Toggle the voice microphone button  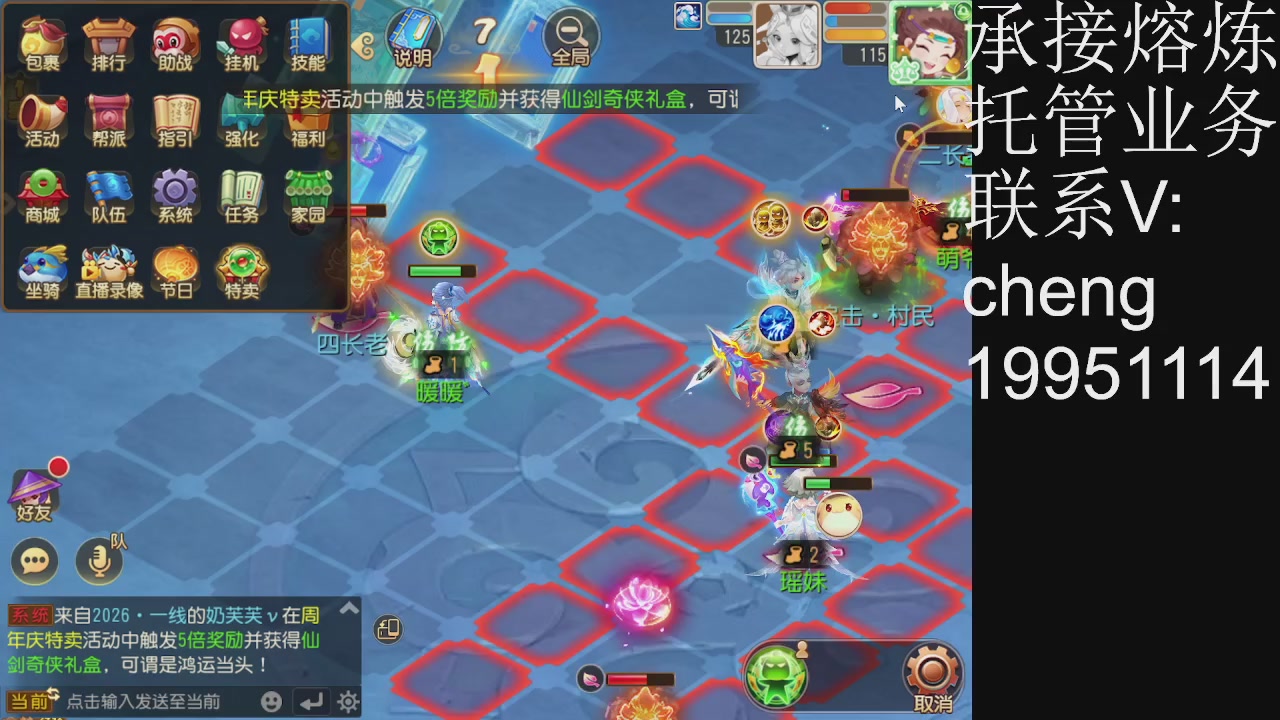tap(97, 561)
